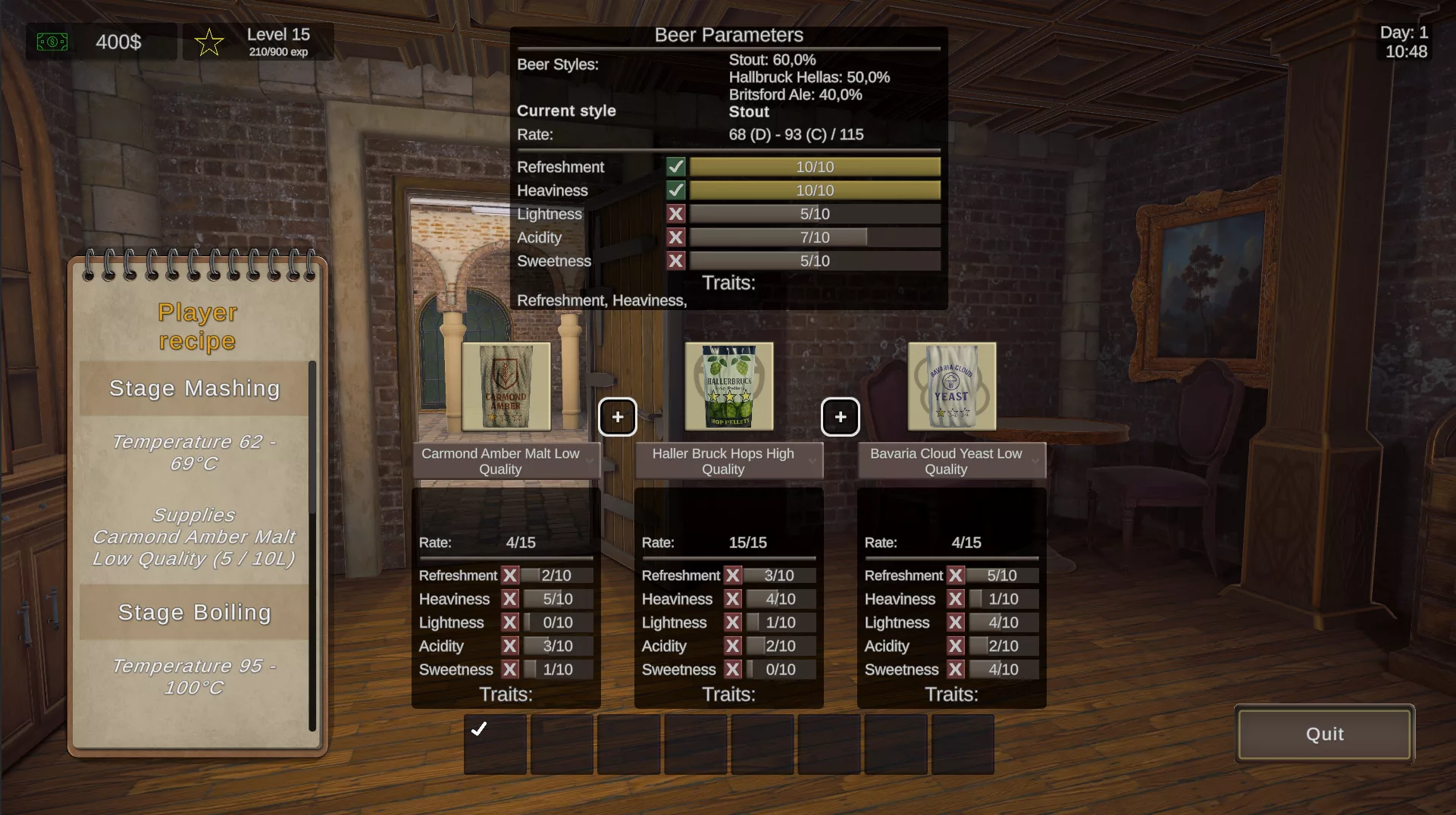1456x815 pixels.
Task: Add ingredient with plus between malt and hops
Action: 618,417
